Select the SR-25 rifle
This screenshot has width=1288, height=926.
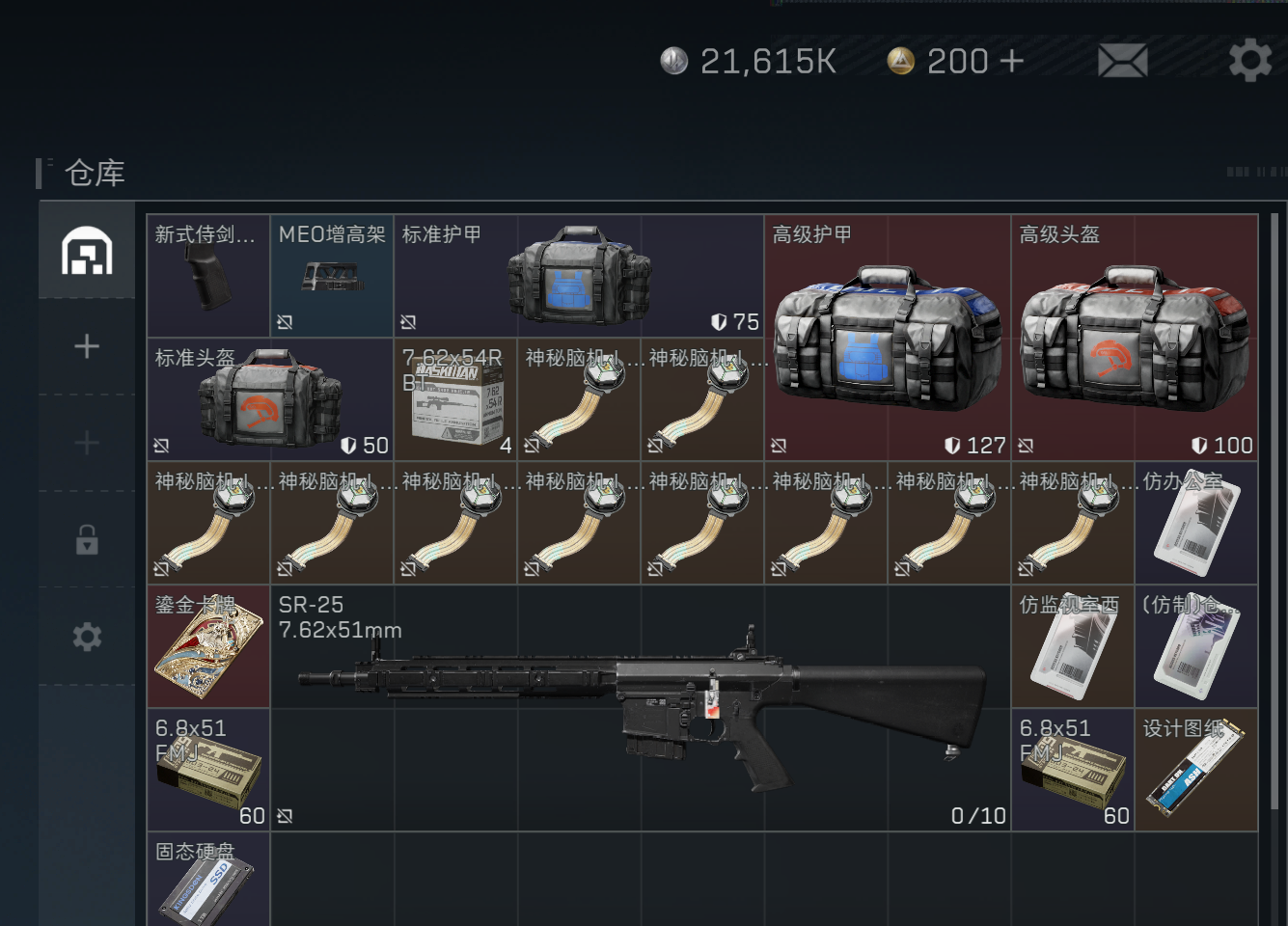pyautogui.click(x=641, y=708)
